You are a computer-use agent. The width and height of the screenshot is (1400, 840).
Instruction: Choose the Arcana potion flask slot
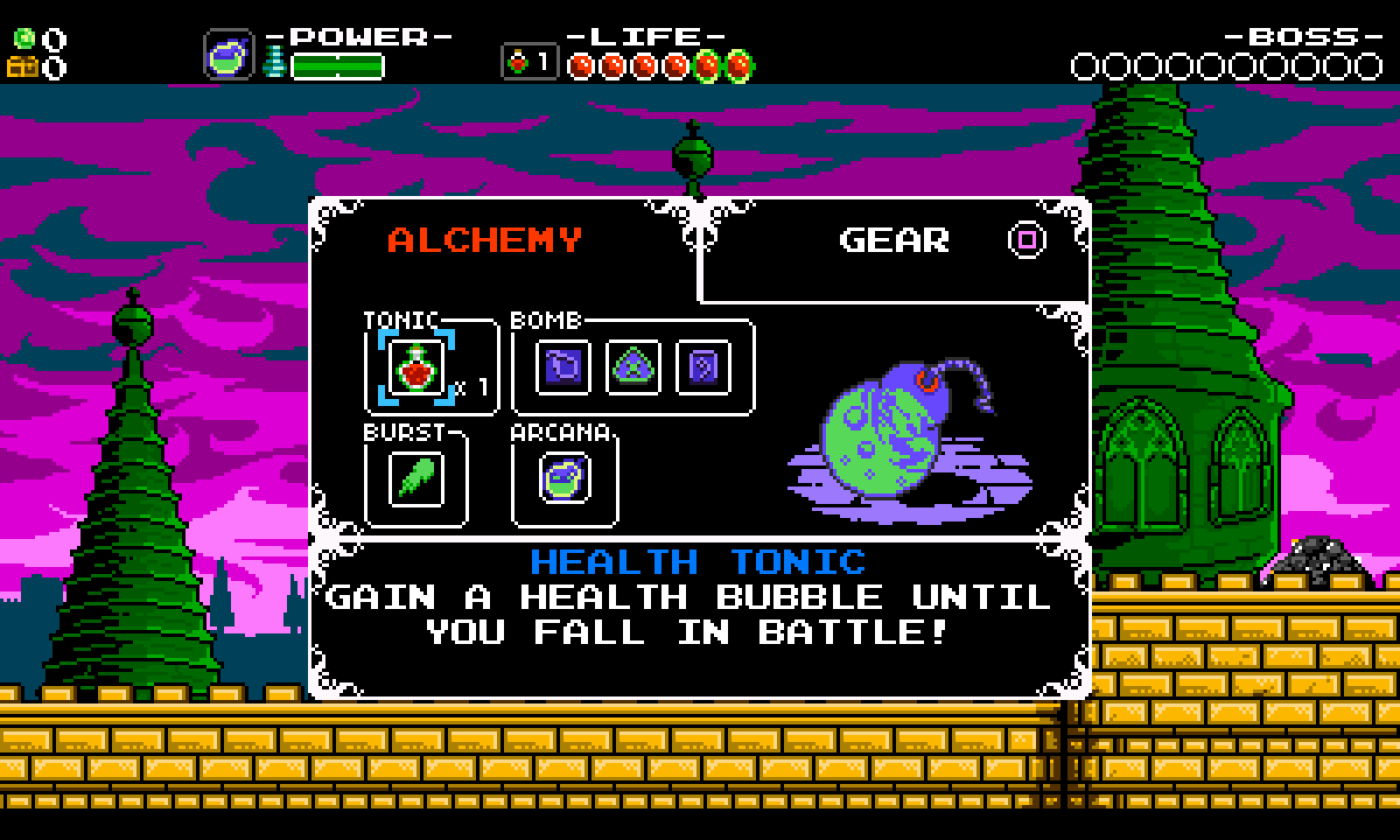pyautogui.click(x=564, y=479)
